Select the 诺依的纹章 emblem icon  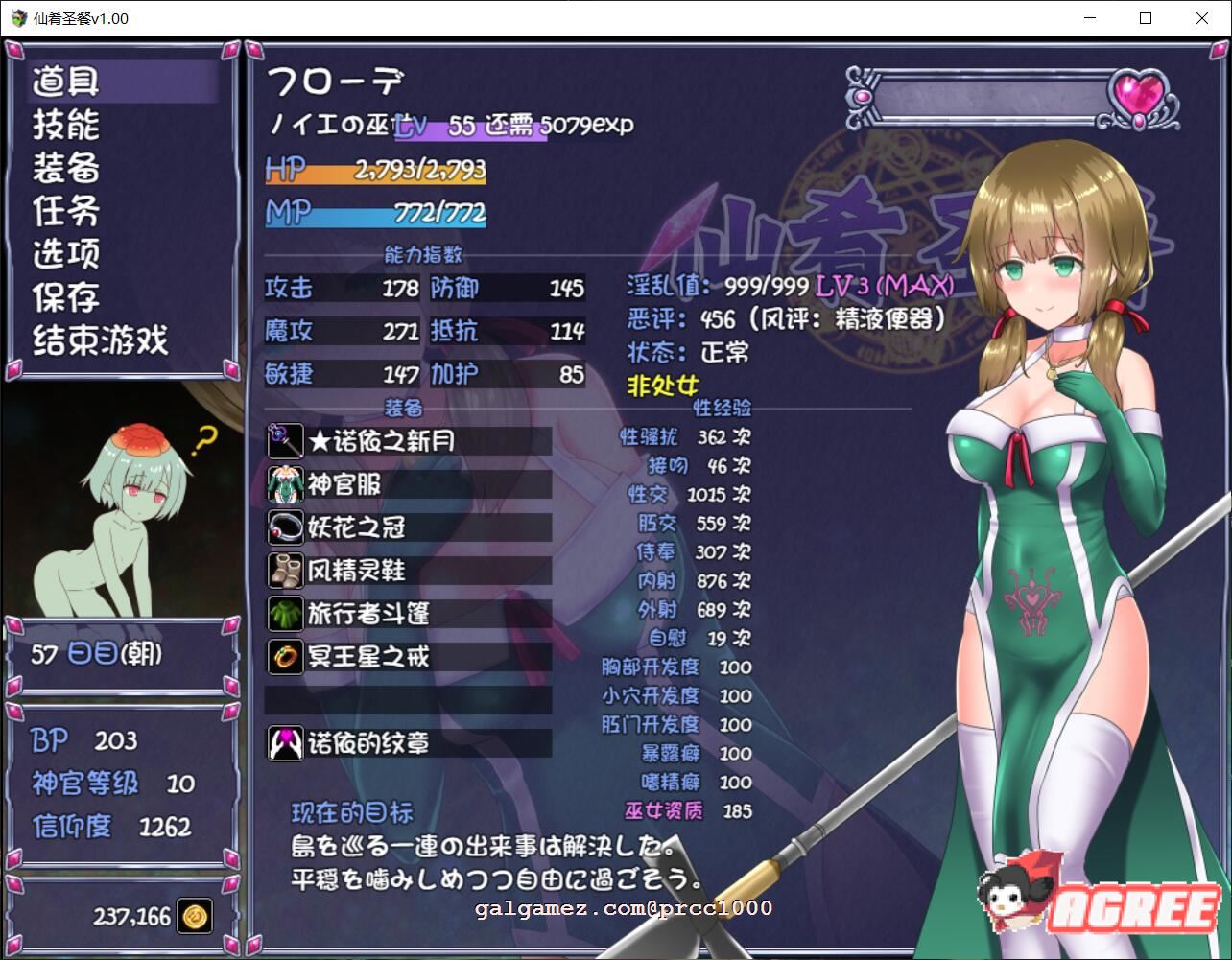(x=285, y=743)
